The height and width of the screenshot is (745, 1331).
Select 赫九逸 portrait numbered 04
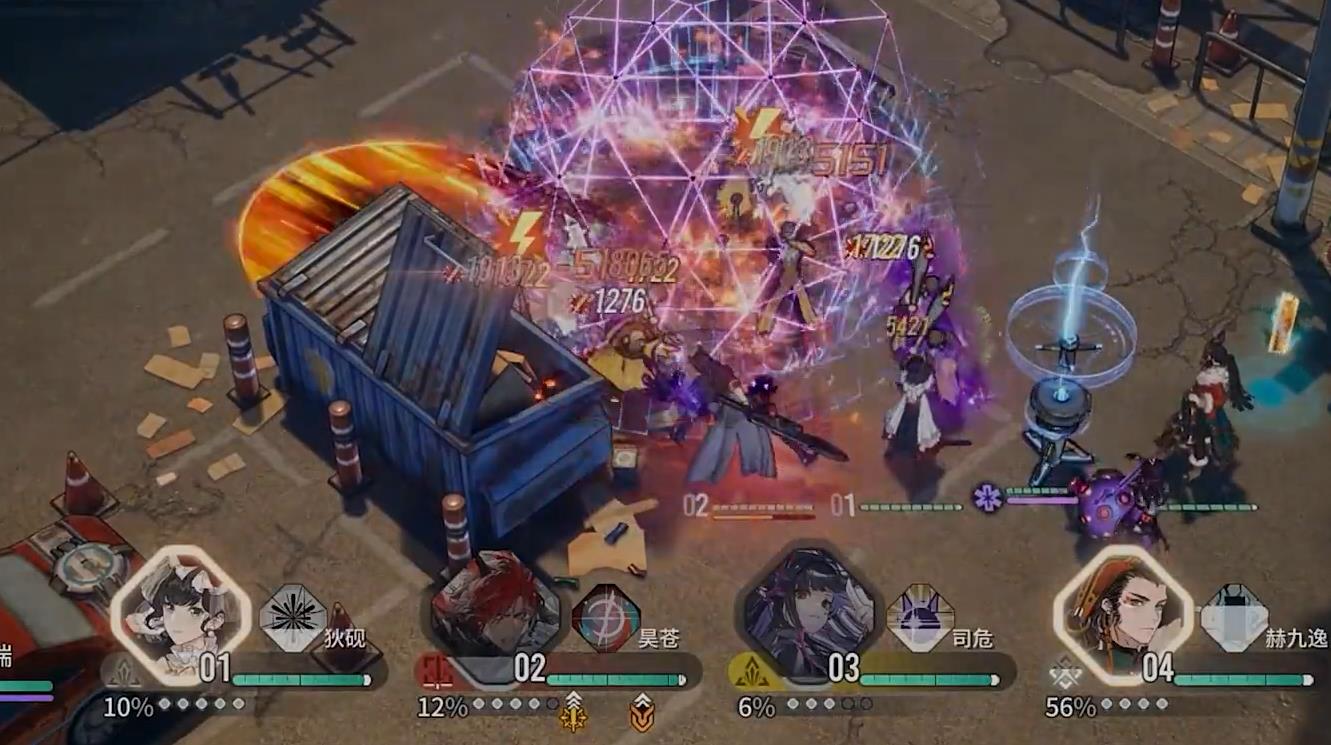1122,613
